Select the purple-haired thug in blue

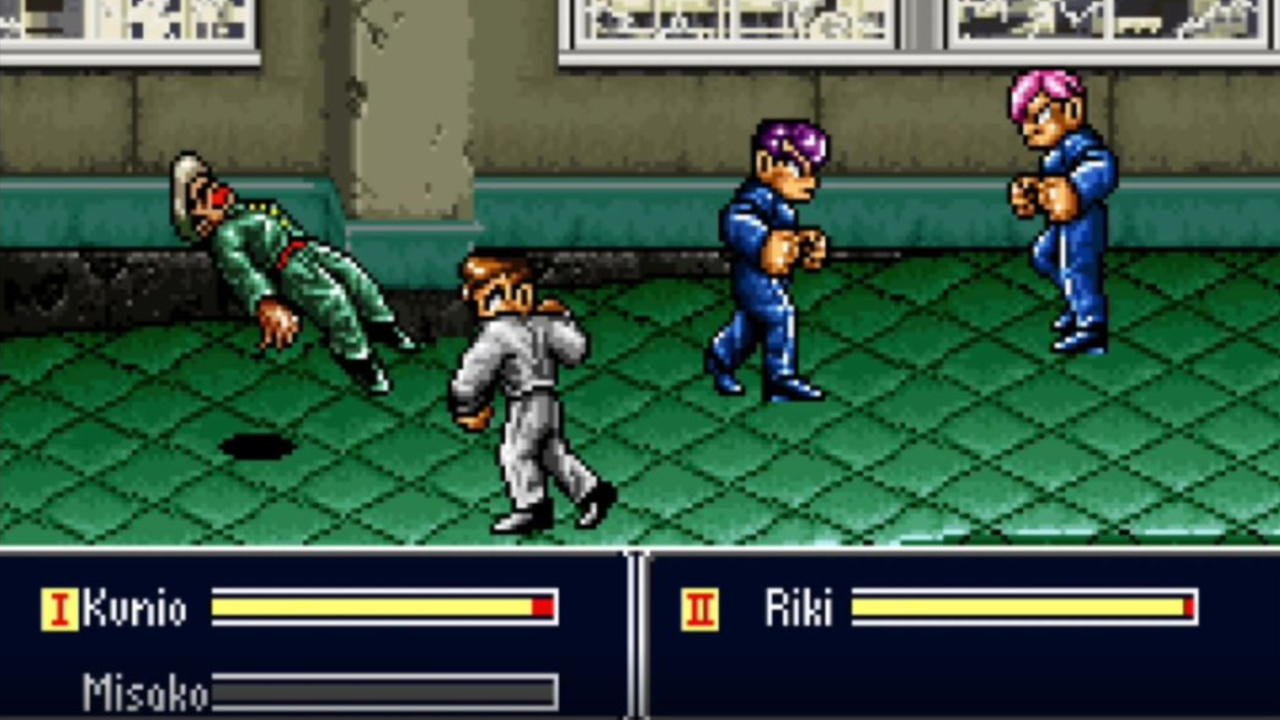click(770, 250)
